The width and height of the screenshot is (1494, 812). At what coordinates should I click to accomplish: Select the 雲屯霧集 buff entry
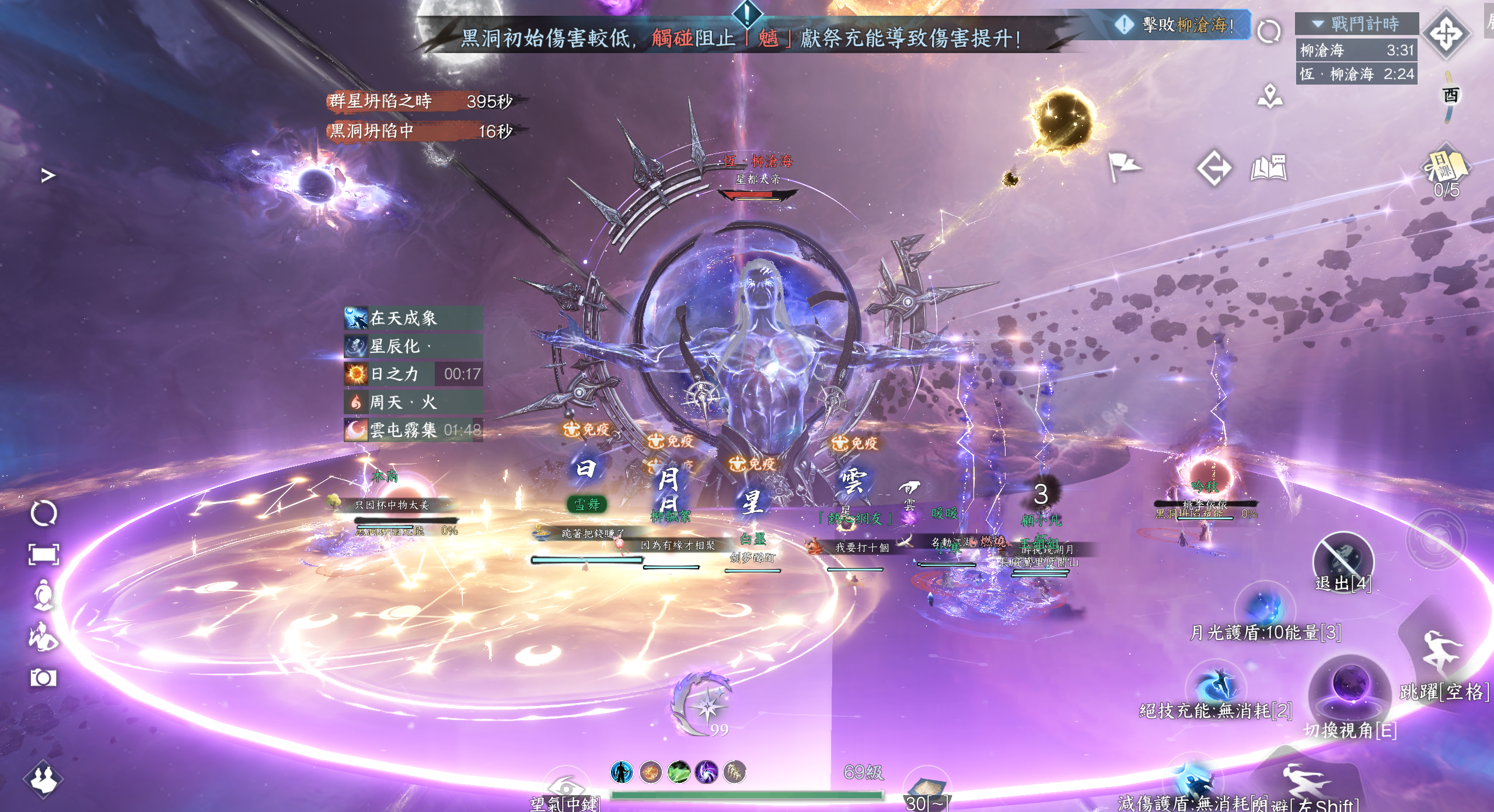[x=413, y=430]
